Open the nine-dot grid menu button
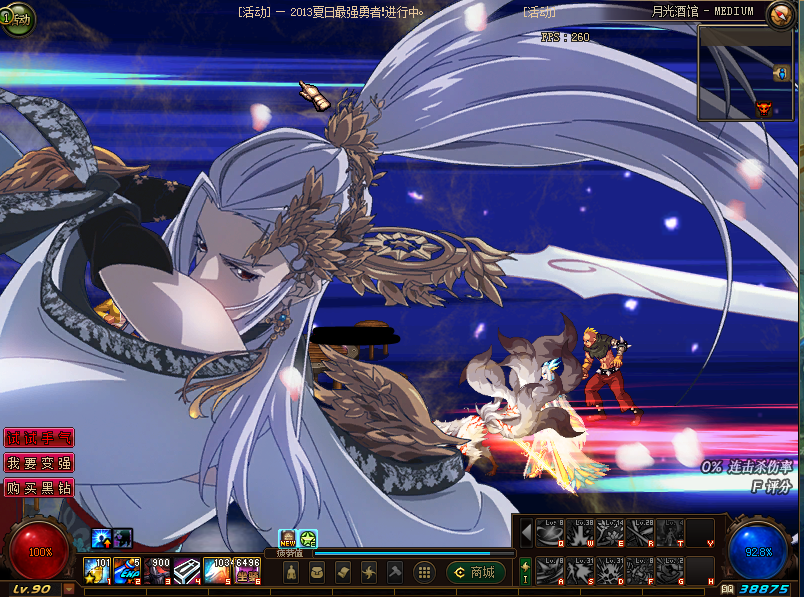Viewport: 804px width, 597px height. 424,572
